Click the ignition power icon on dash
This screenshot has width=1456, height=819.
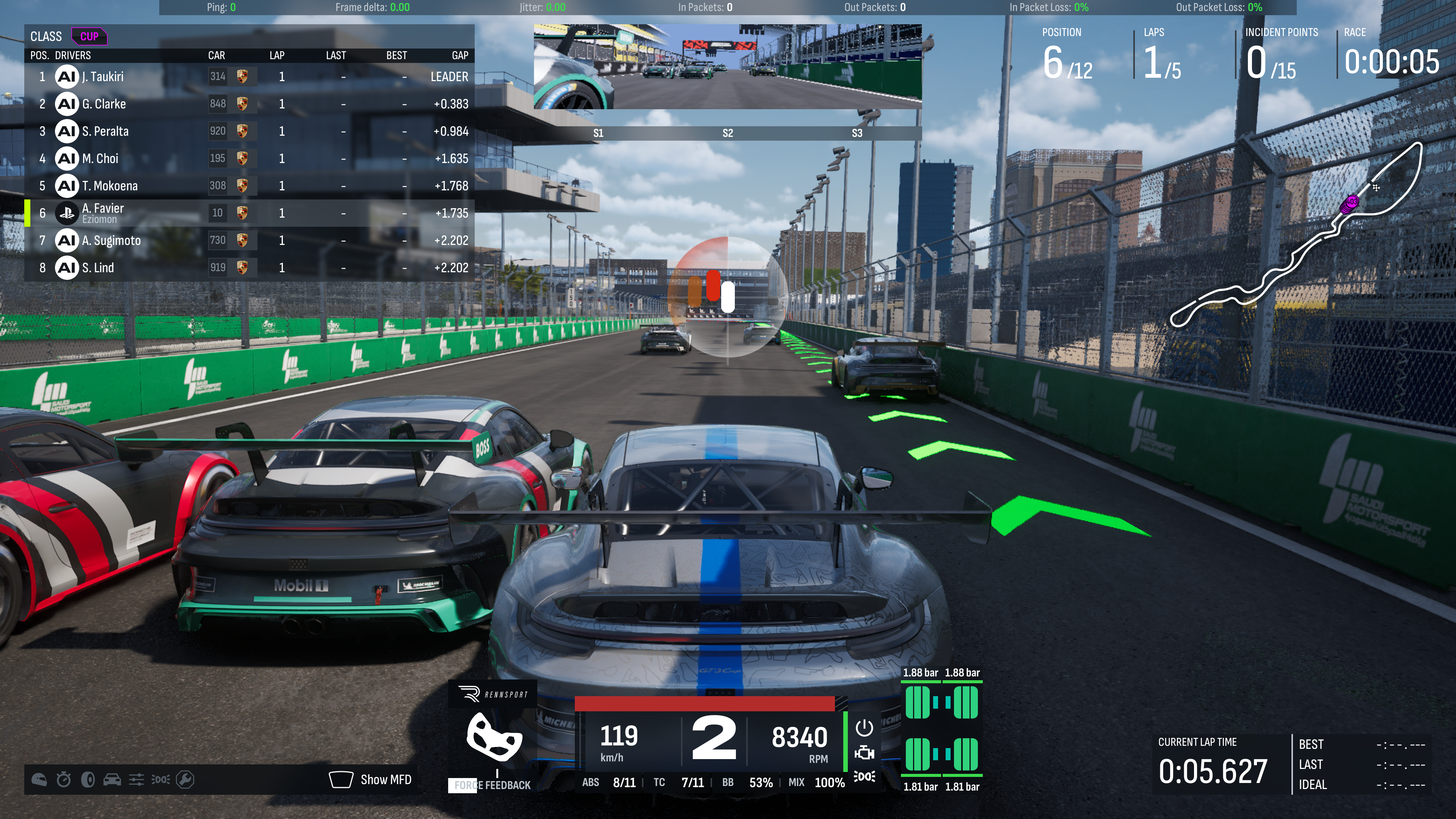(864, 728)
